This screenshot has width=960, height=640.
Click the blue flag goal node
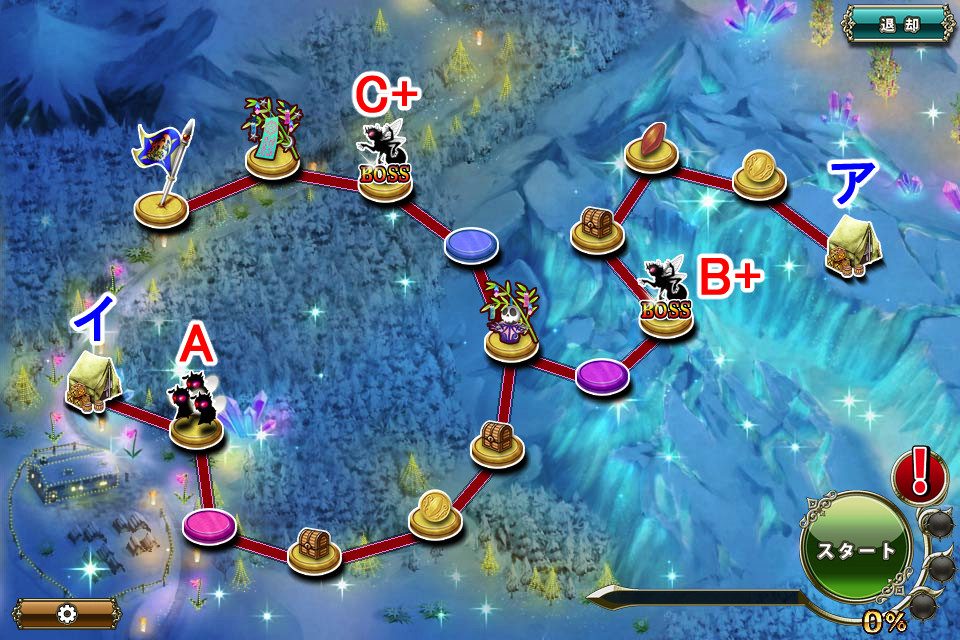coord(162,190)
